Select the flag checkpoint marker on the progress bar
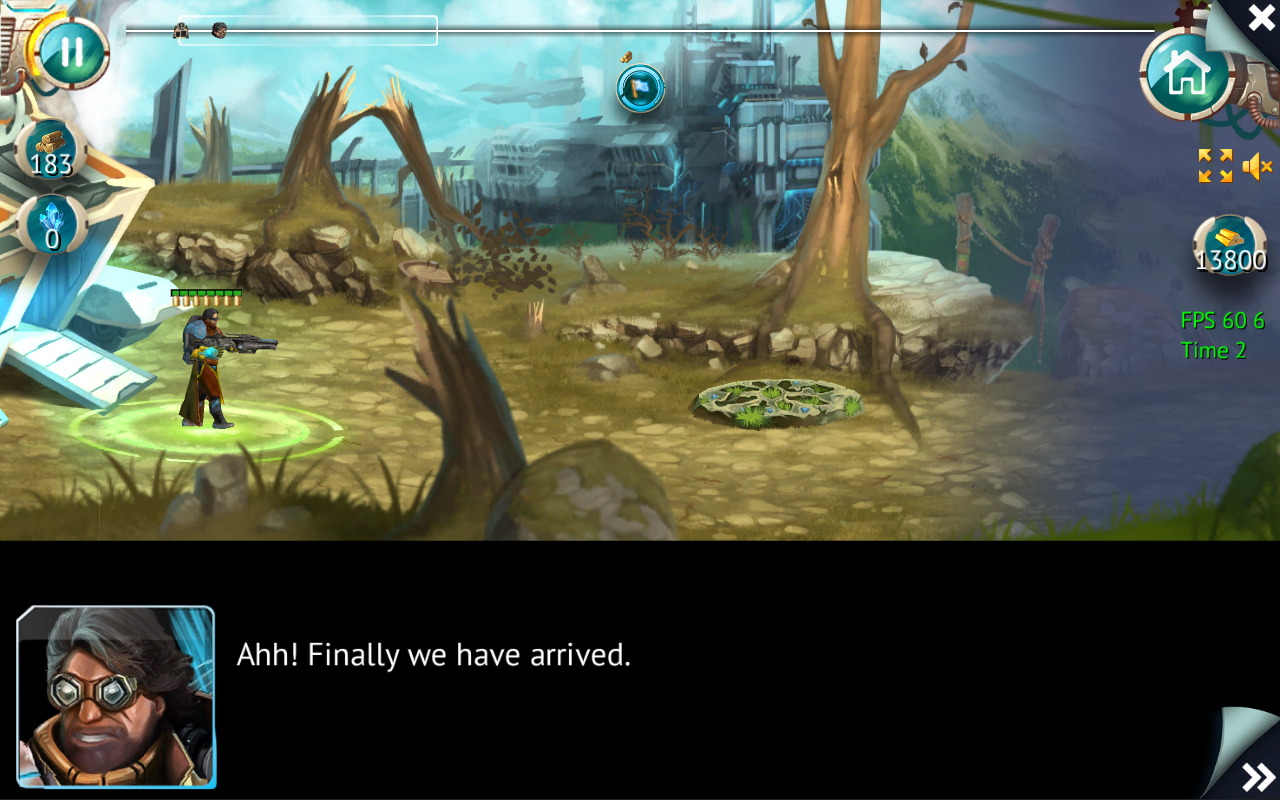Viewport: 1280px width, 800px height. pos(640,88)
